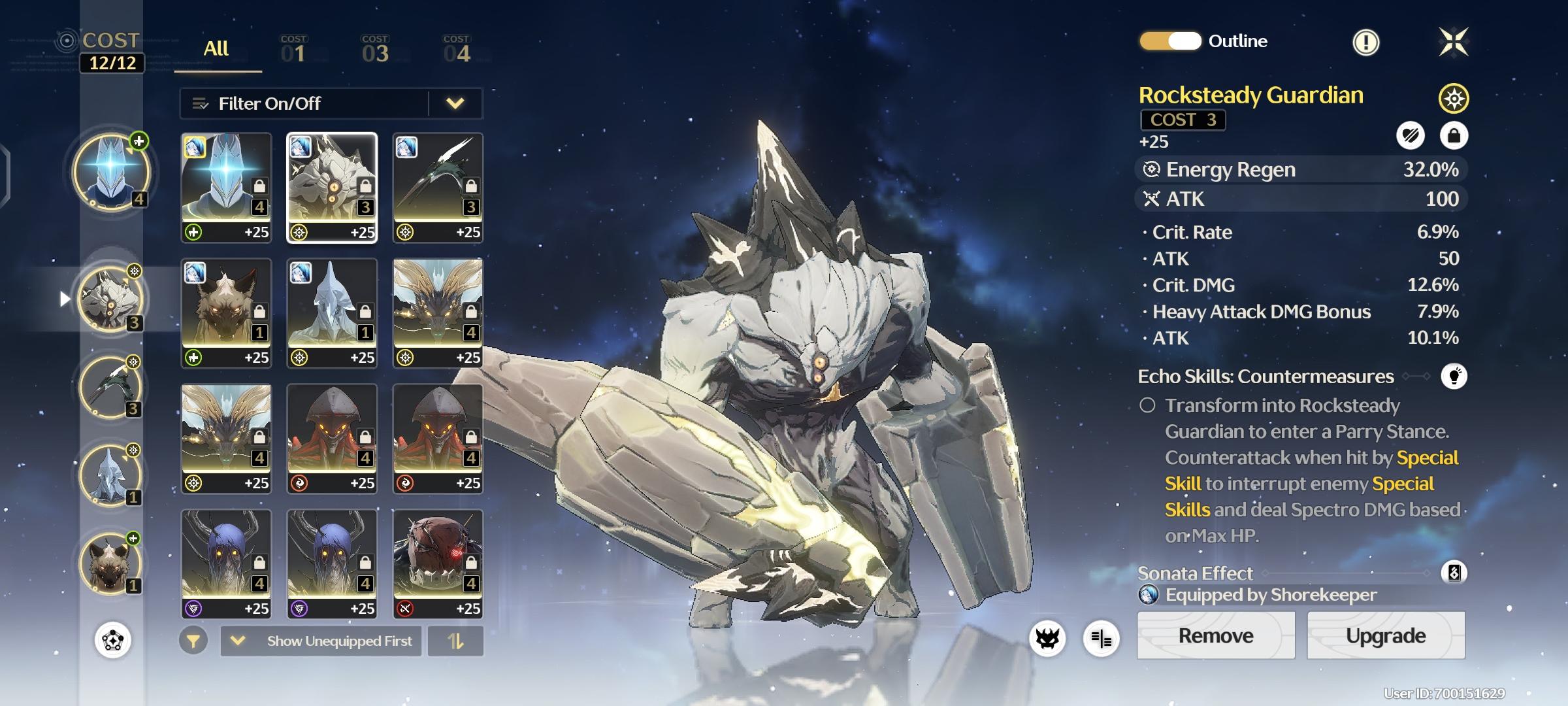This screenshot has width=1568, height=706.
Task: Open the monster face icon beside Remove
Action: tap(1047, 638)
